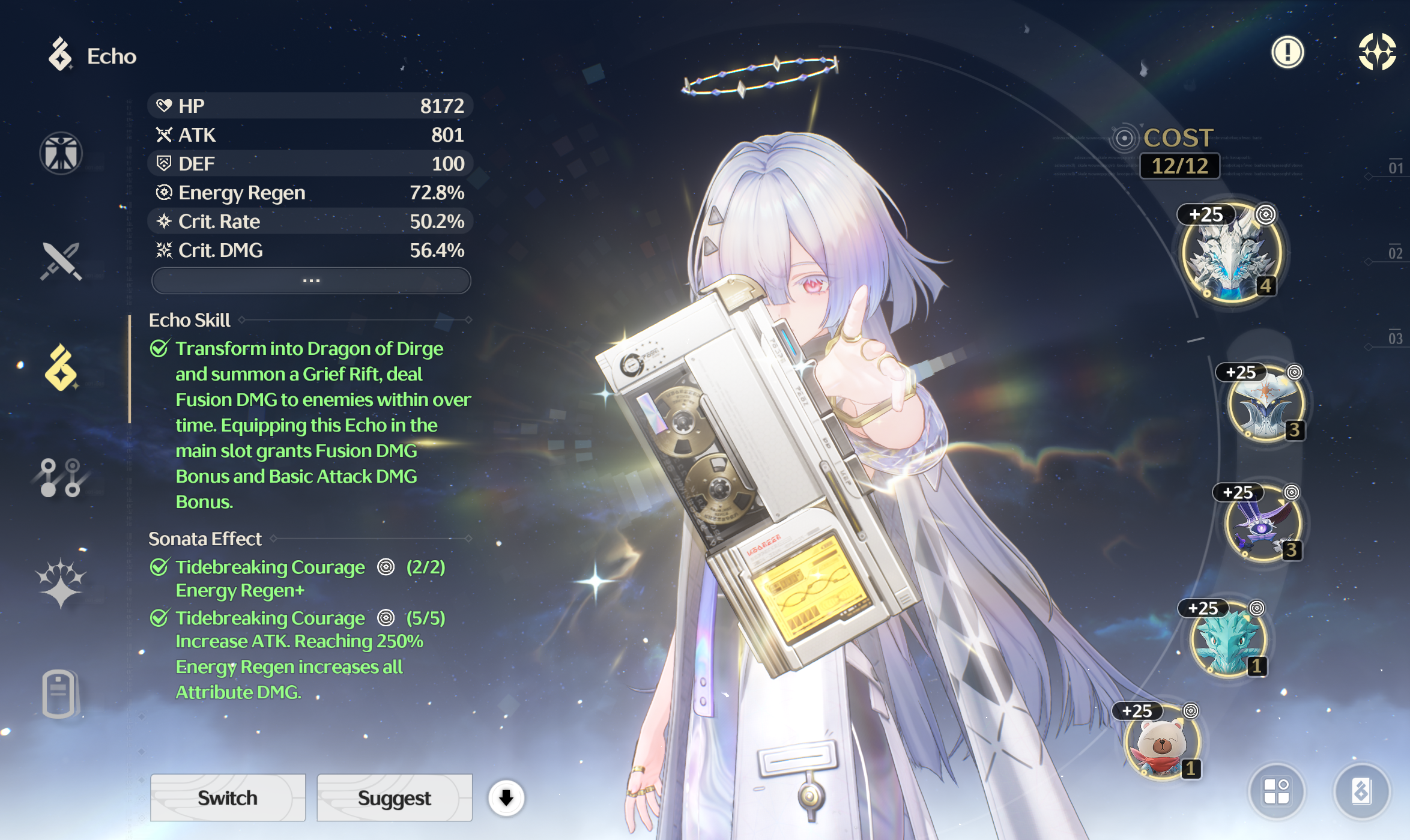Open the four-square grid button
Image resolution: width=1410 pixels, height=840 pixels.
tap(1276, 791)
